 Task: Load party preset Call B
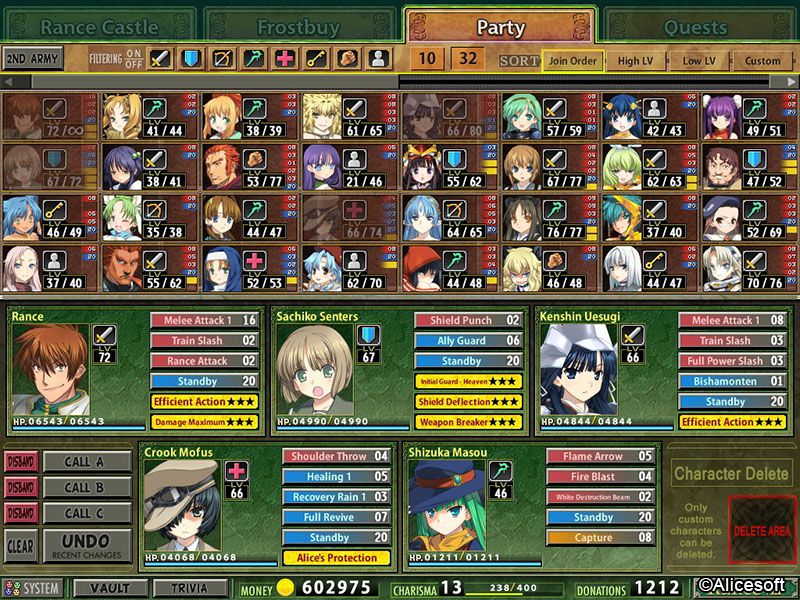pos(85,487)
